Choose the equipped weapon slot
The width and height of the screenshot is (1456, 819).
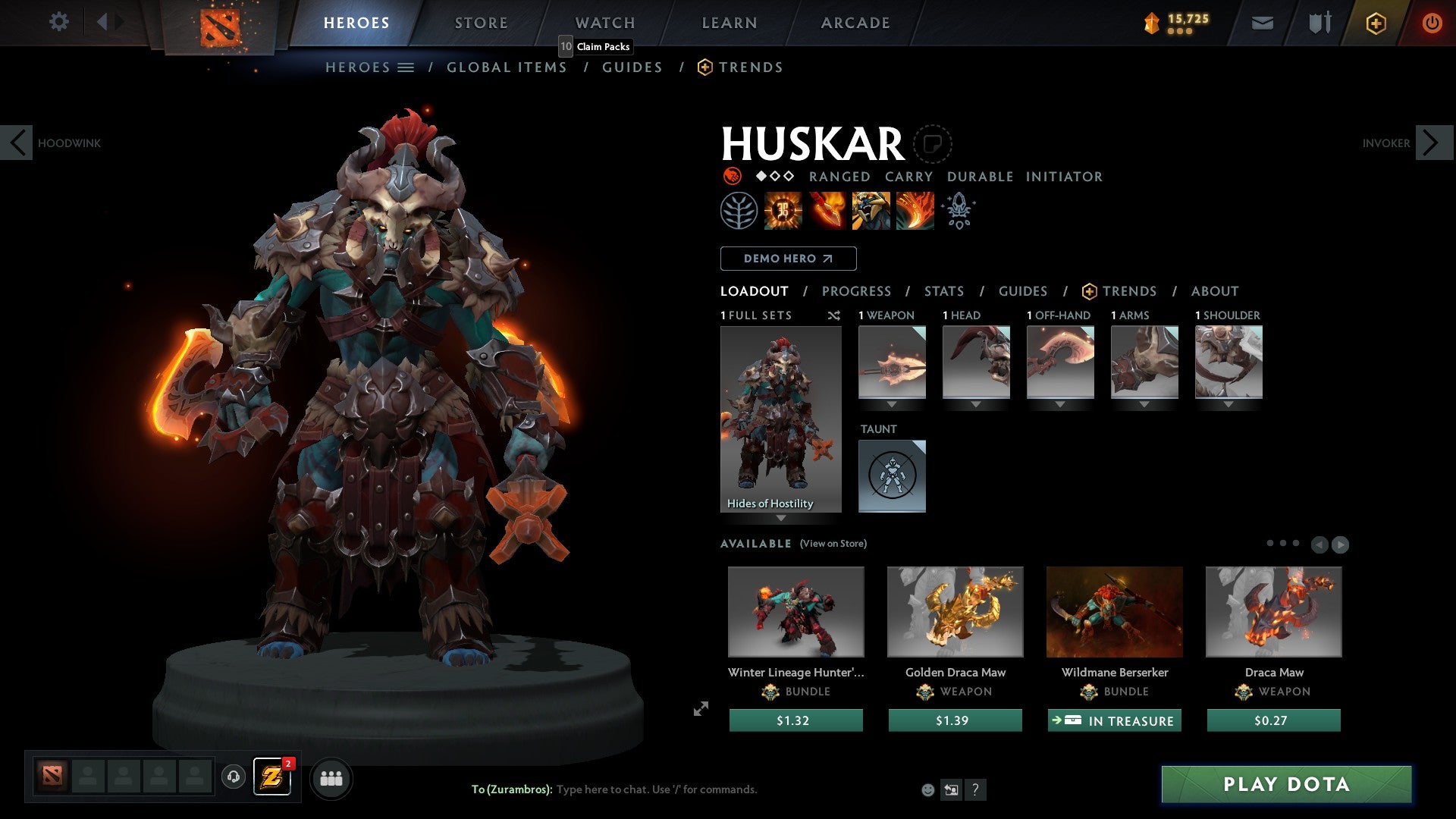[x=892, y=362]
